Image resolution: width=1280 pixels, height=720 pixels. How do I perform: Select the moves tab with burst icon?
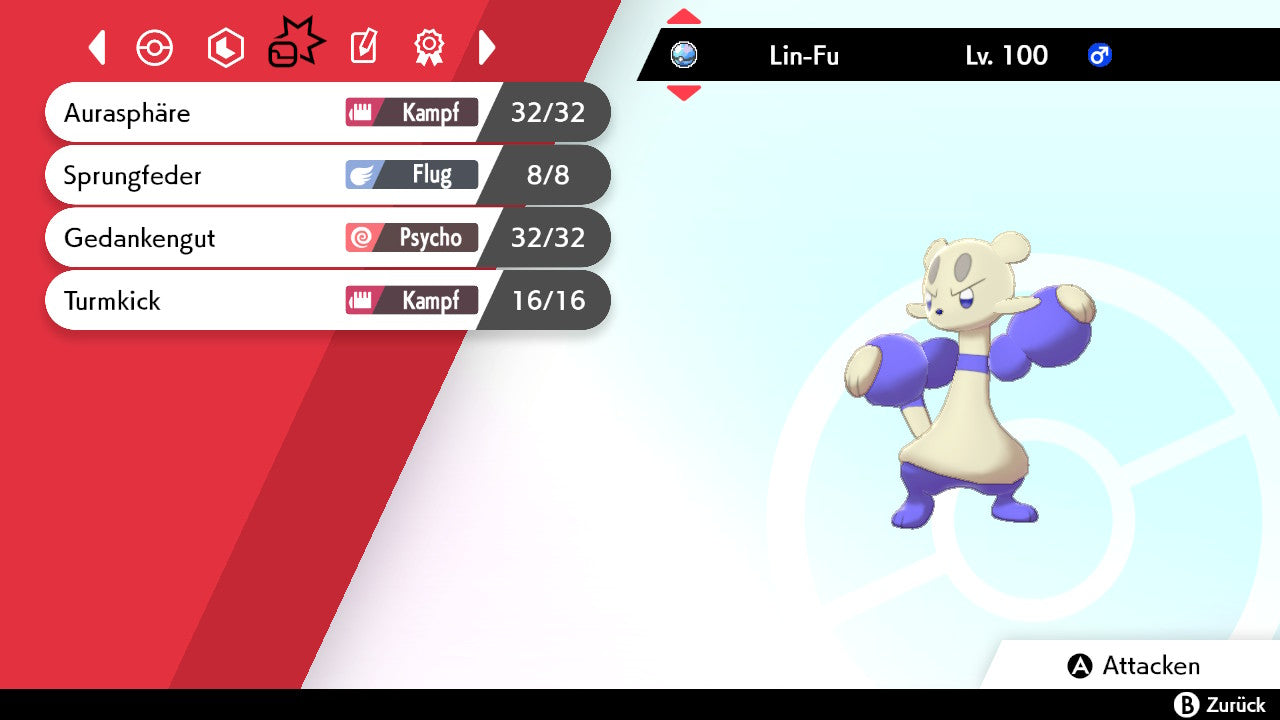click(295, 46)
